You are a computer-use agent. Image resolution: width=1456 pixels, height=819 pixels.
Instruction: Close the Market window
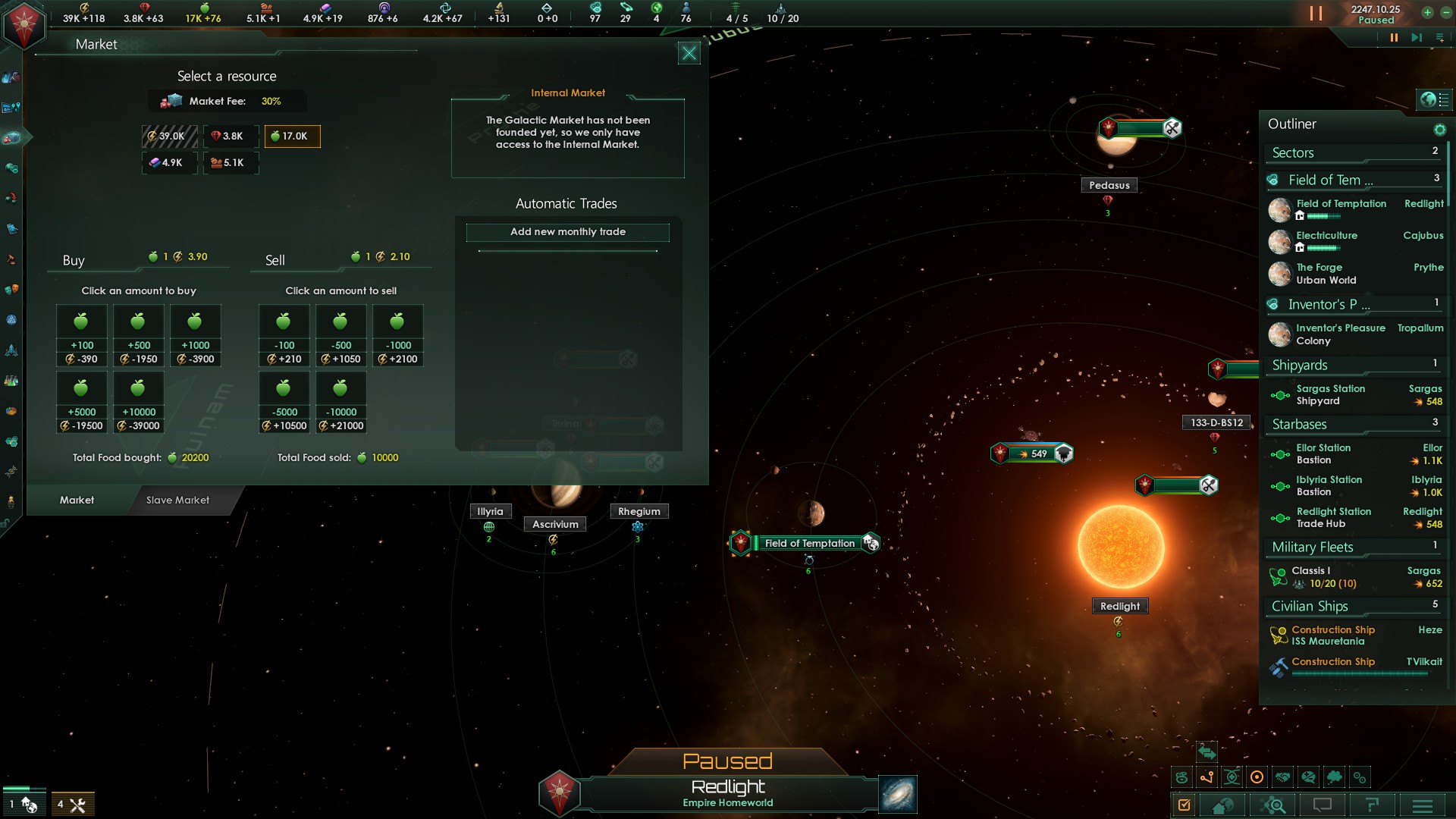(x=689, y=53)
